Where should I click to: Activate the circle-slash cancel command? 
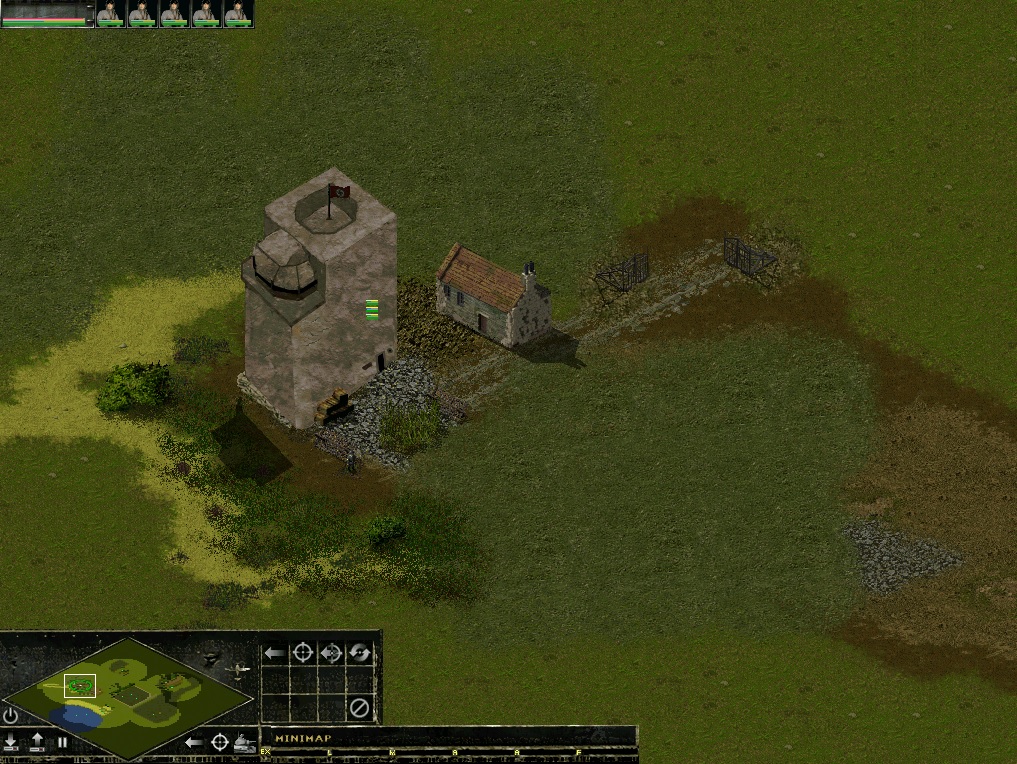click(359, 709)
